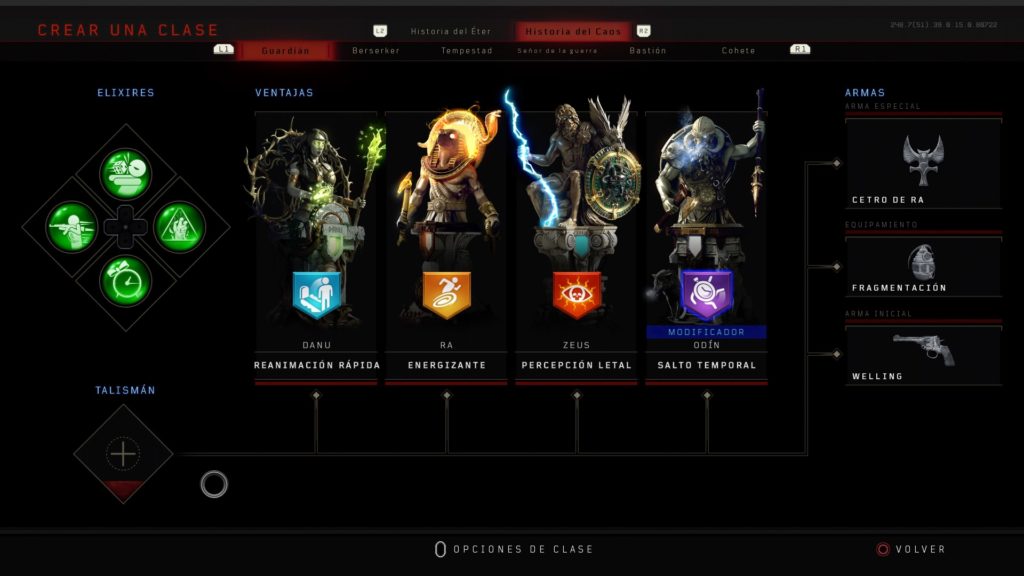Select the top elixir slot
Viewport: 1024px width, 576px height.
pos(125,174)
